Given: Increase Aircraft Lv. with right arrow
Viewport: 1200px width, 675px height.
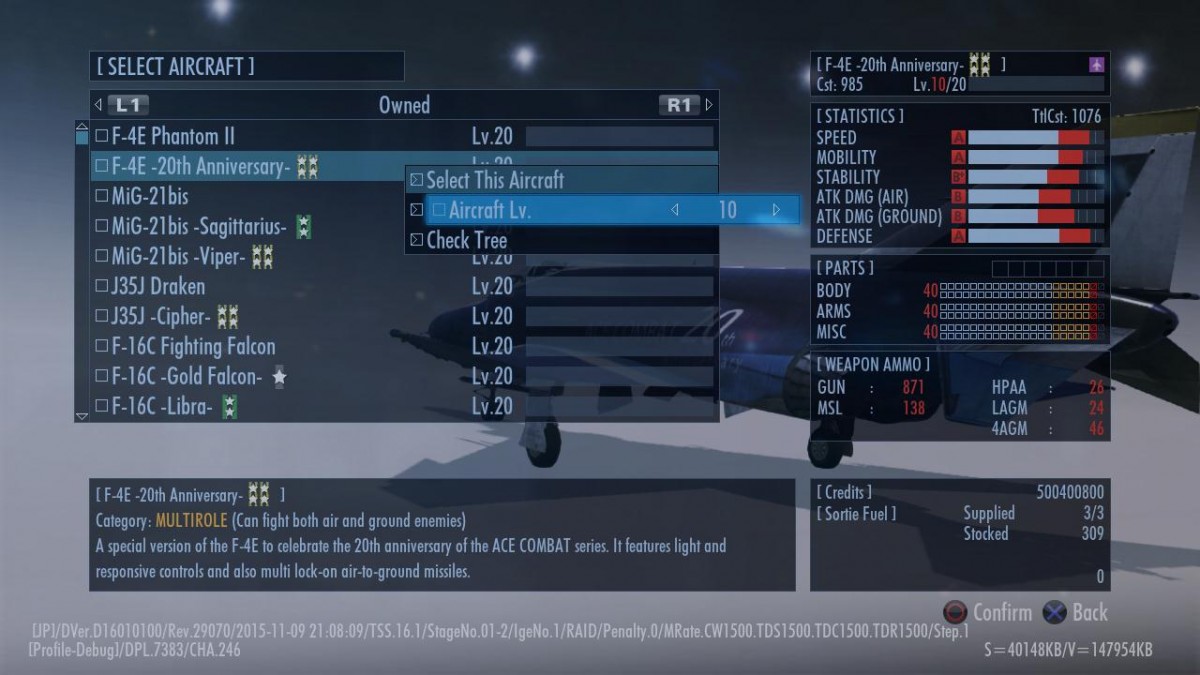Looking at the screenshot, I should click(776, 210).
